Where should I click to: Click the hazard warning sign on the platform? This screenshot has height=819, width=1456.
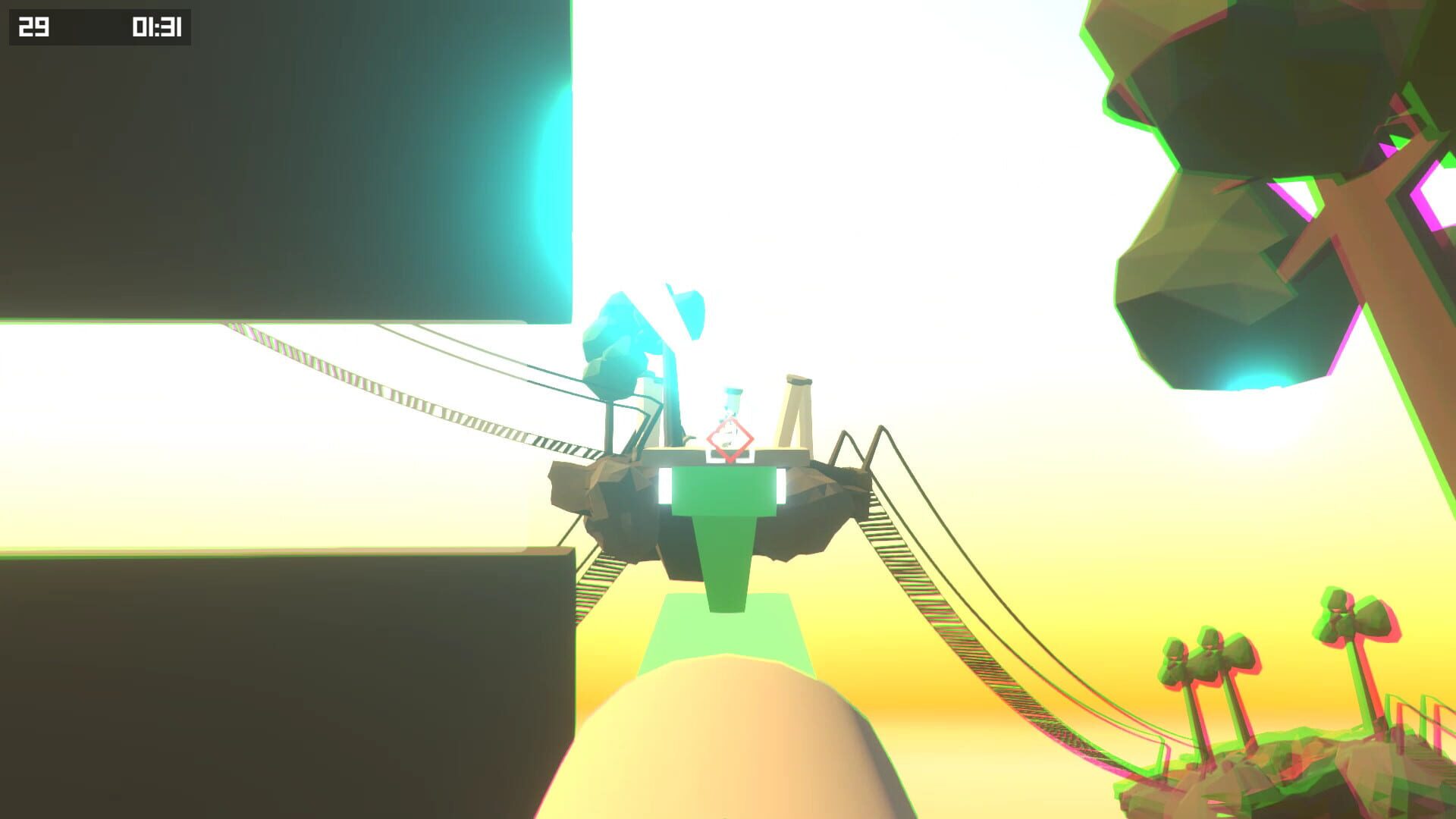tap(729, 441)
